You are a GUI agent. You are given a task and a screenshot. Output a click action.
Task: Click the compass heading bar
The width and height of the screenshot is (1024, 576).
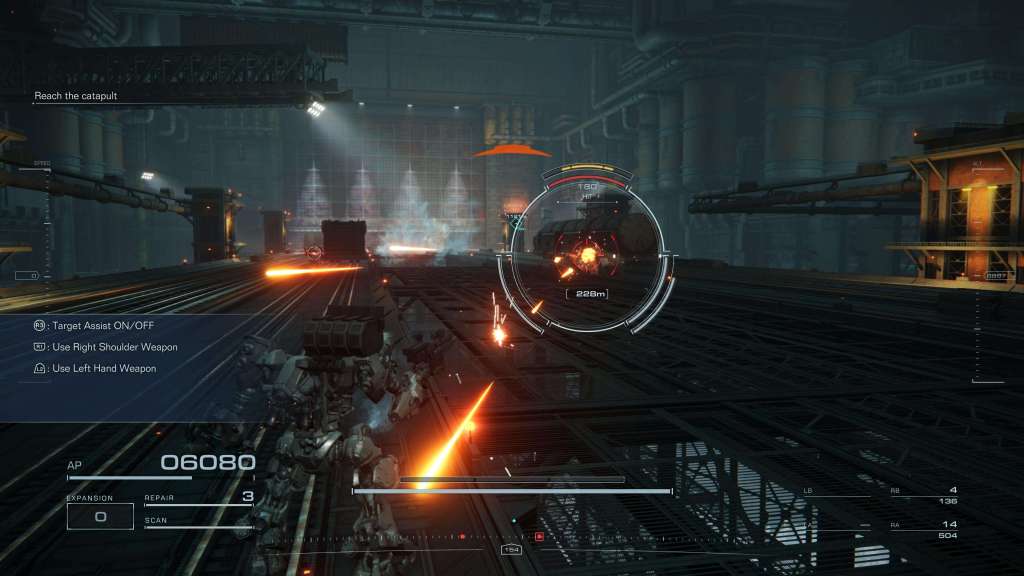[x=511, y=539]
